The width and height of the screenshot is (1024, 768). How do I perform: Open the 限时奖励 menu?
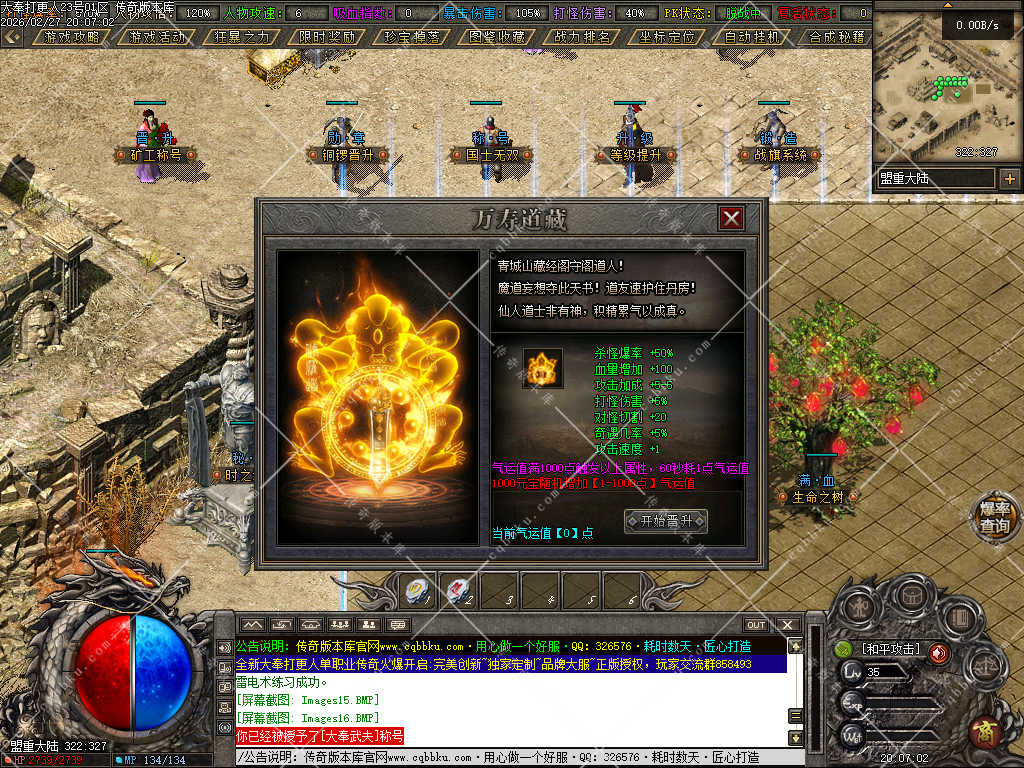coord(327,36)
